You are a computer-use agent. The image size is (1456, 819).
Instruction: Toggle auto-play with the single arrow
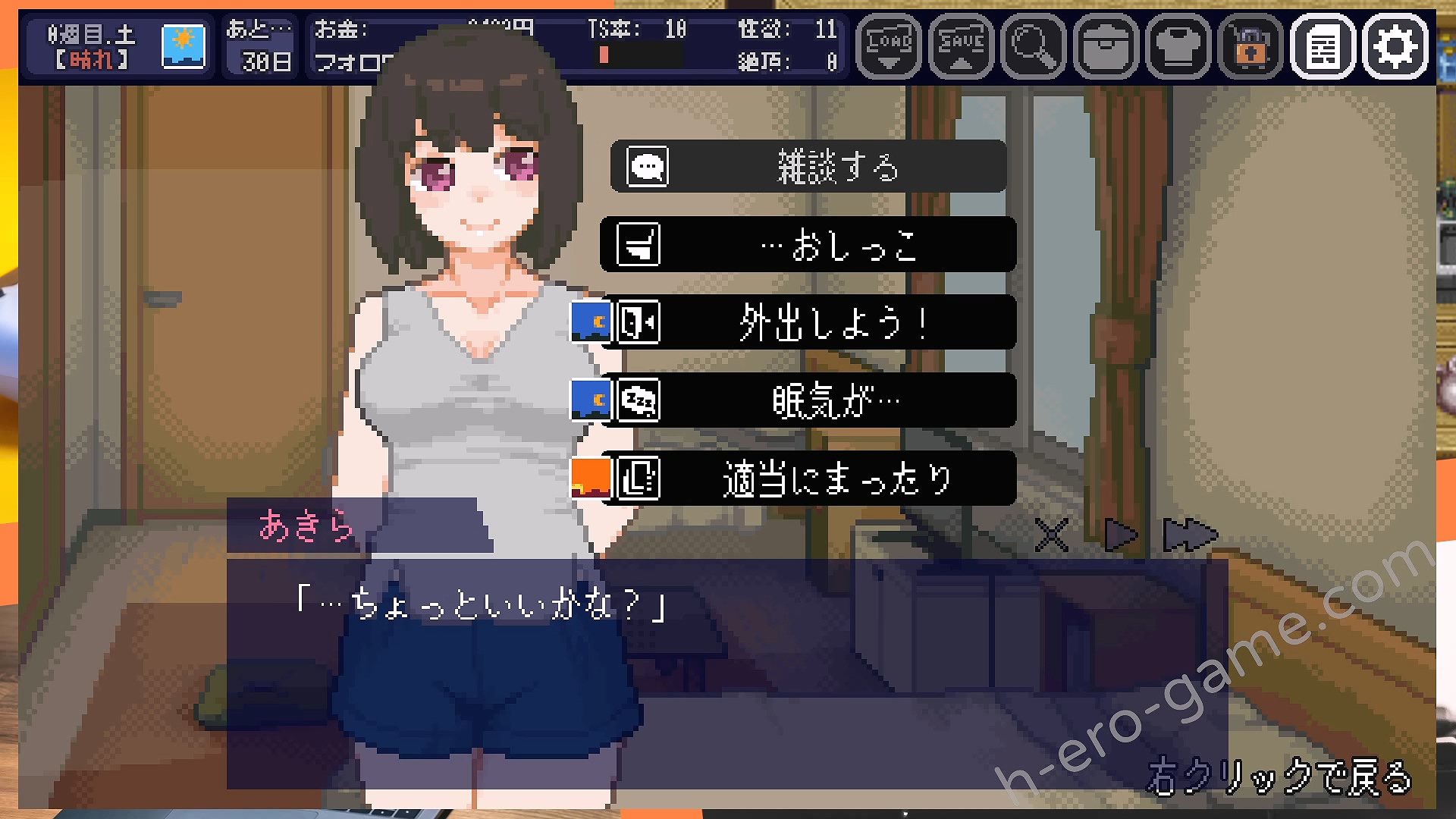pyautogui.click(x=1121, y=535)
